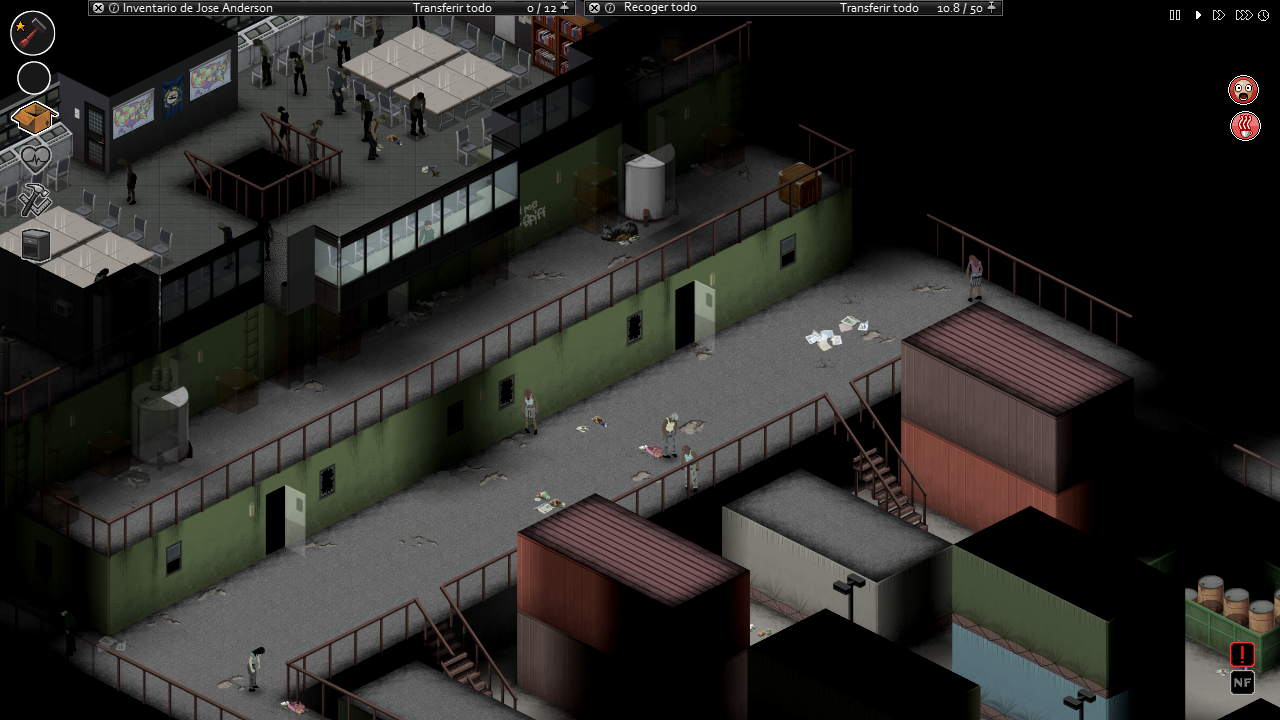Select the equipped crowbar slot icon
The width and height of the screenshot is (1280, 720).
32,32
